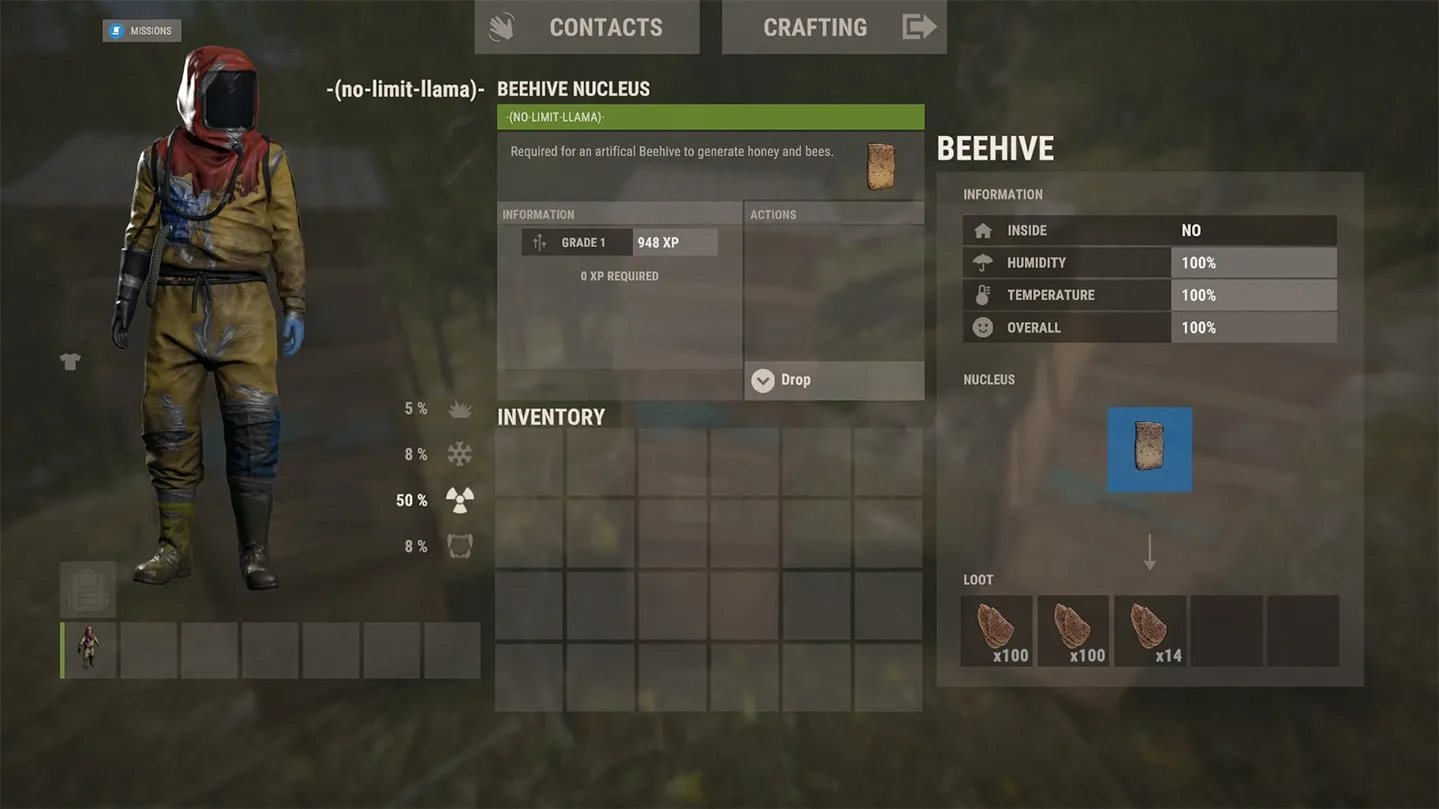Open the MISSIONS panel
This screenshot has height=809, width=1439.
click(x=141, y=30)
